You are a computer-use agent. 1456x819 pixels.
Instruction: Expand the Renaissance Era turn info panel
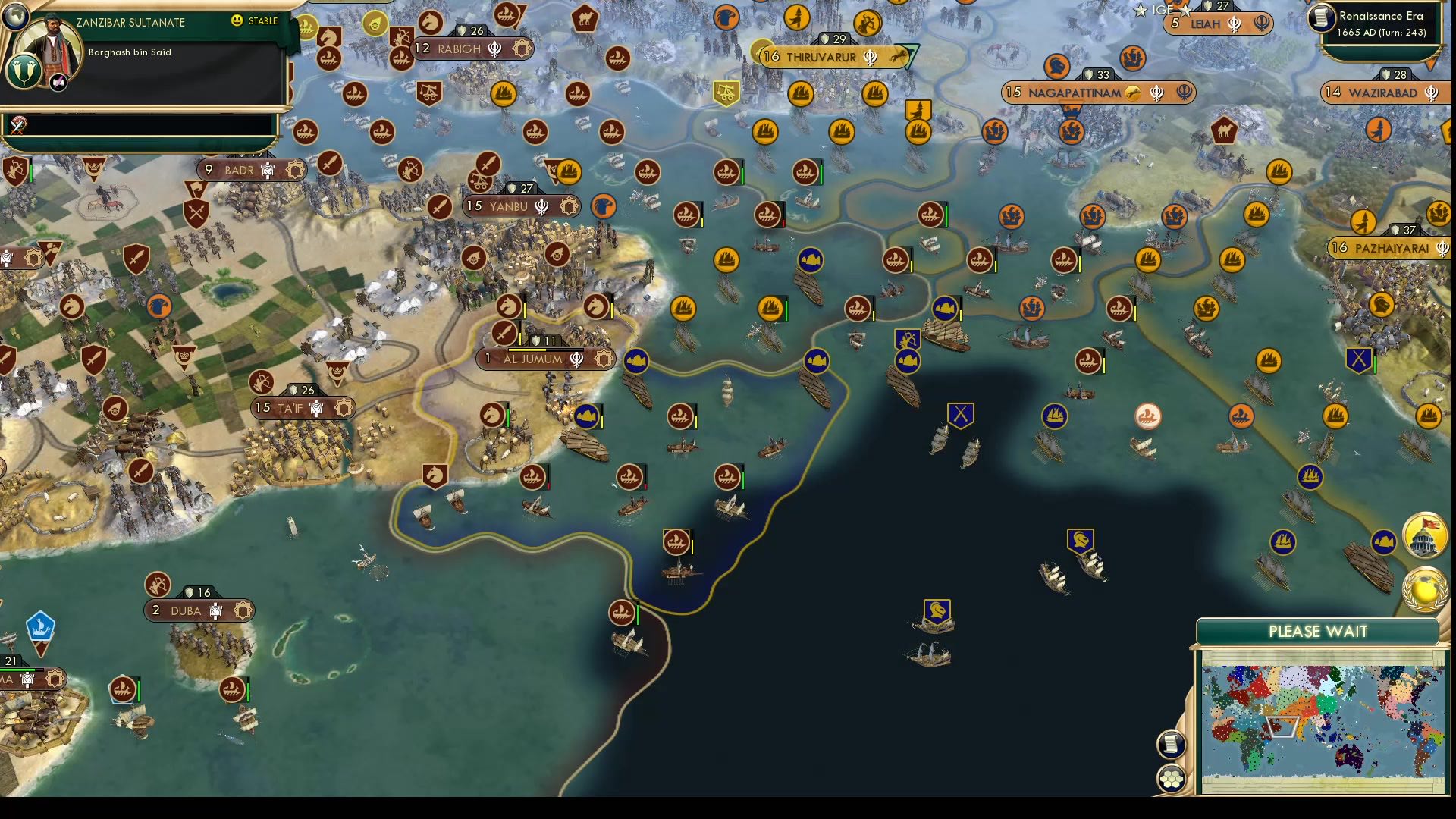tap(1380, 23)
